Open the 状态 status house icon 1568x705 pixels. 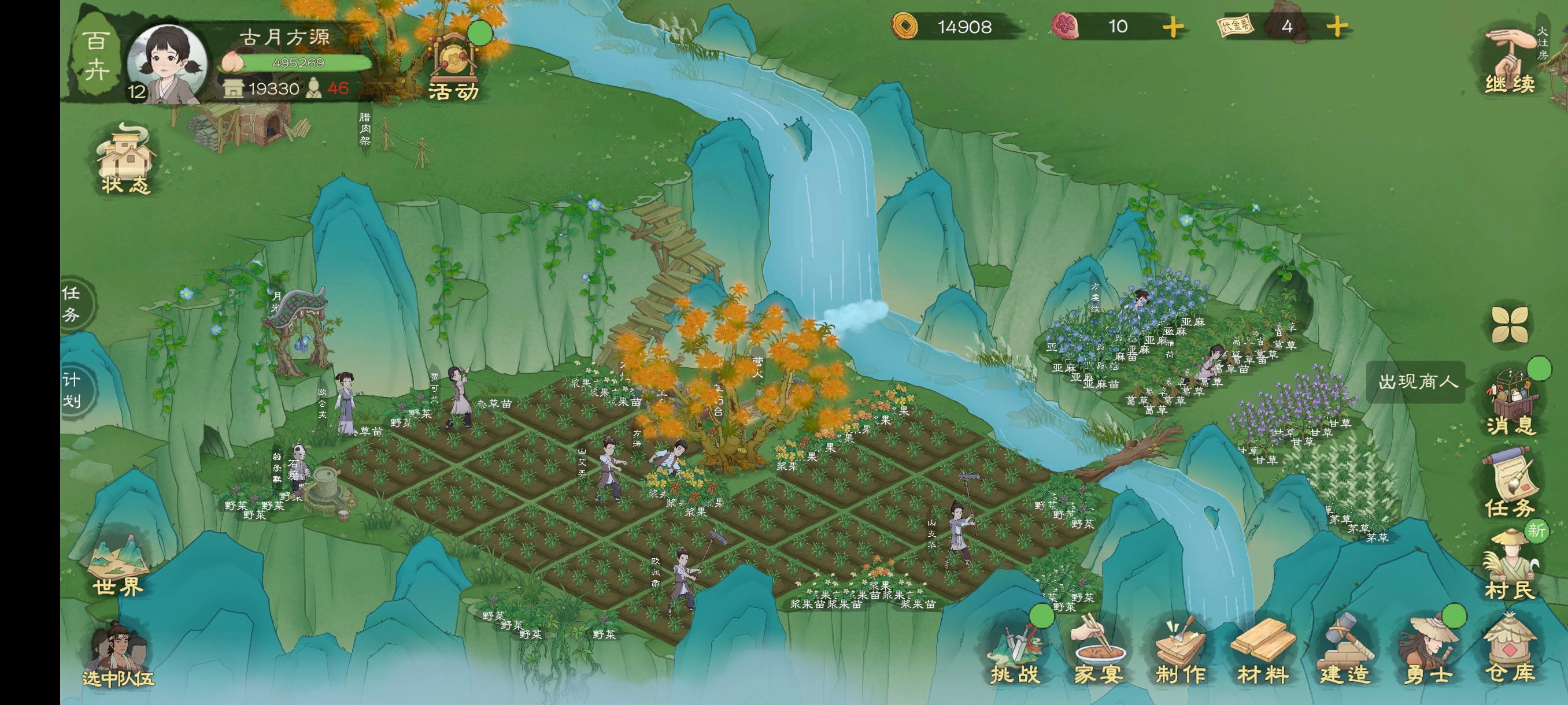coord(126,161)
